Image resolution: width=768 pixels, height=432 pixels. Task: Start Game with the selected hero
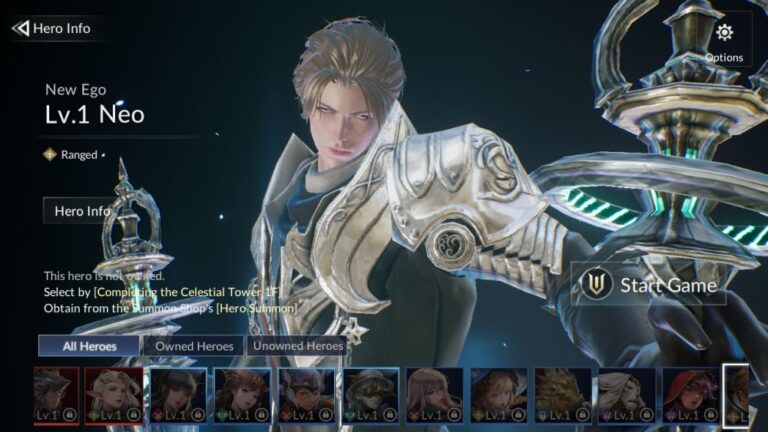649,285
